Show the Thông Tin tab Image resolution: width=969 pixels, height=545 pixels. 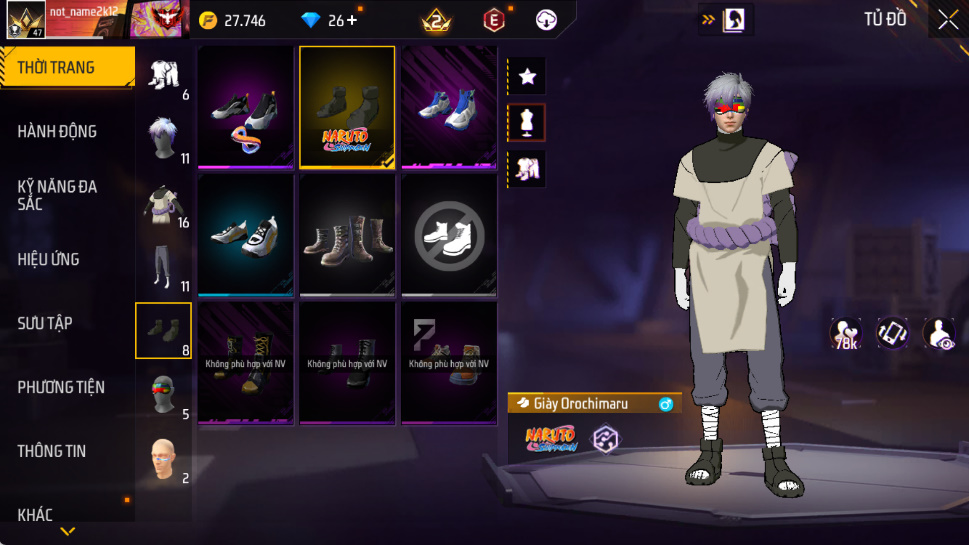(52, 451)
